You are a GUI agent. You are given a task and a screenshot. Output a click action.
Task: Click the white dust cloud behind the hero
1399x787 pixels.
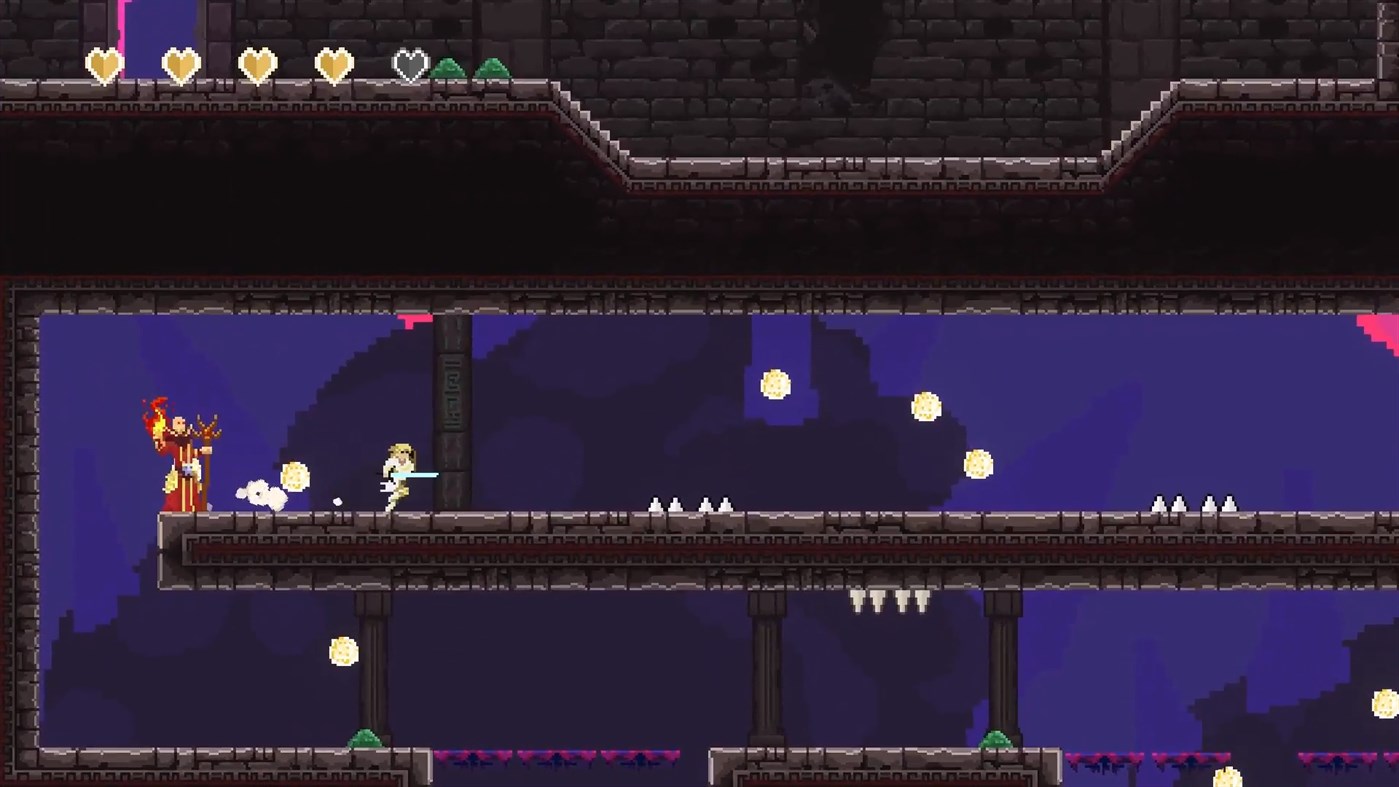pos(263,494)
